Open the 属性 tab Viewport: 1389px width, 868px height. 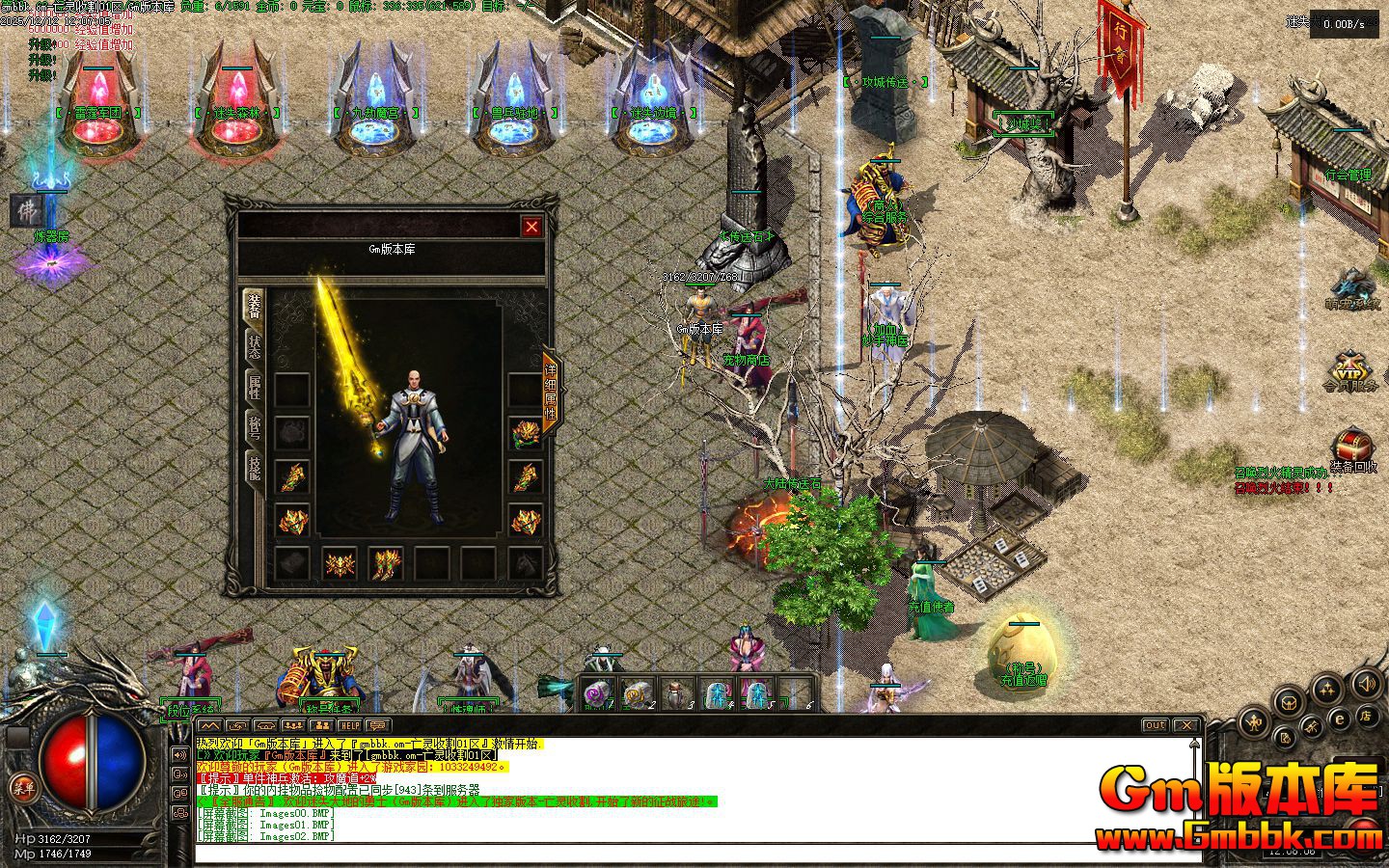tap(254, 388)
